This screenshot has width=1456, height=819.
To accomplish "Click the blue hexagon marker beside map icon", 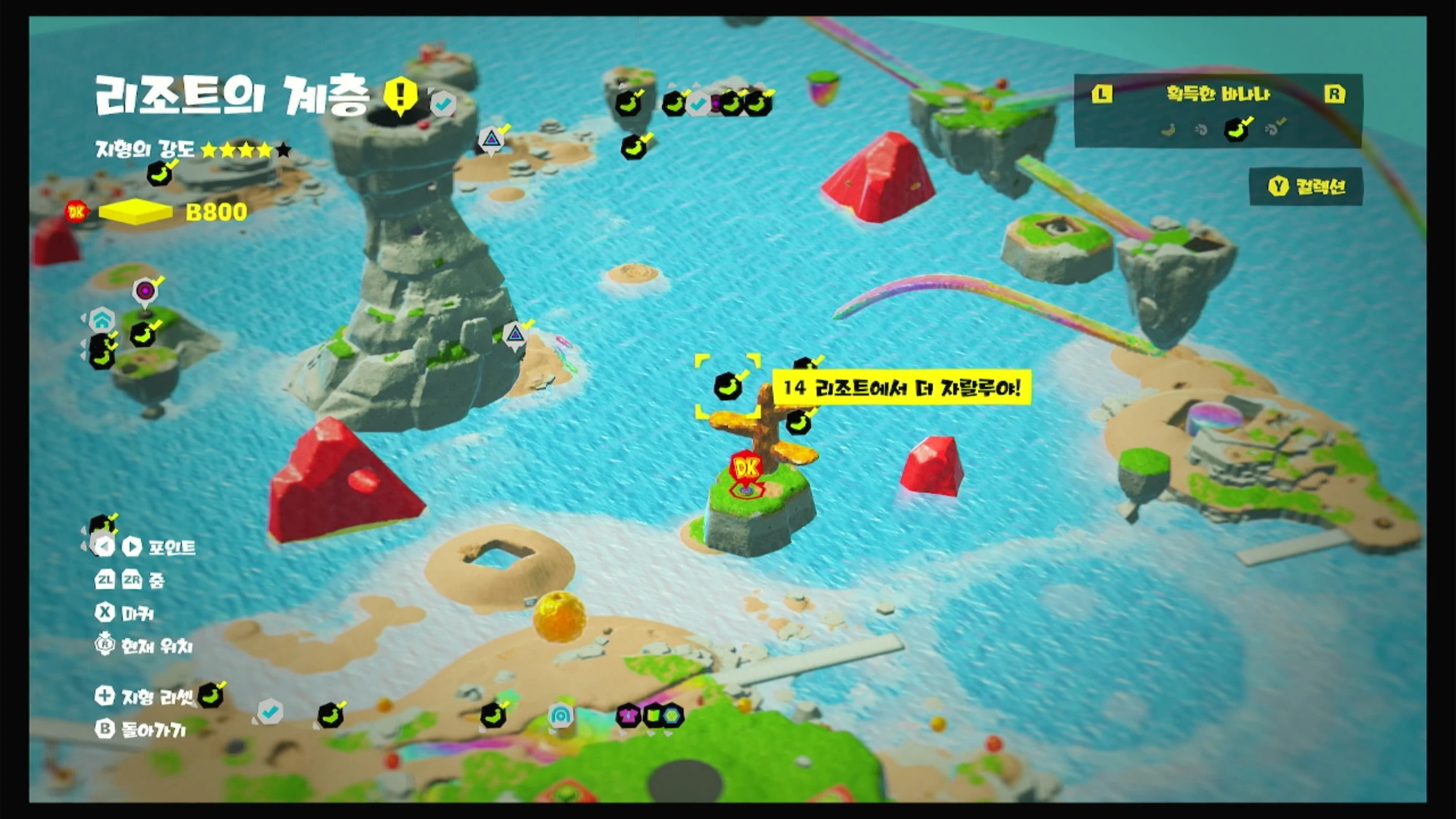I will [x=672, y=715].
